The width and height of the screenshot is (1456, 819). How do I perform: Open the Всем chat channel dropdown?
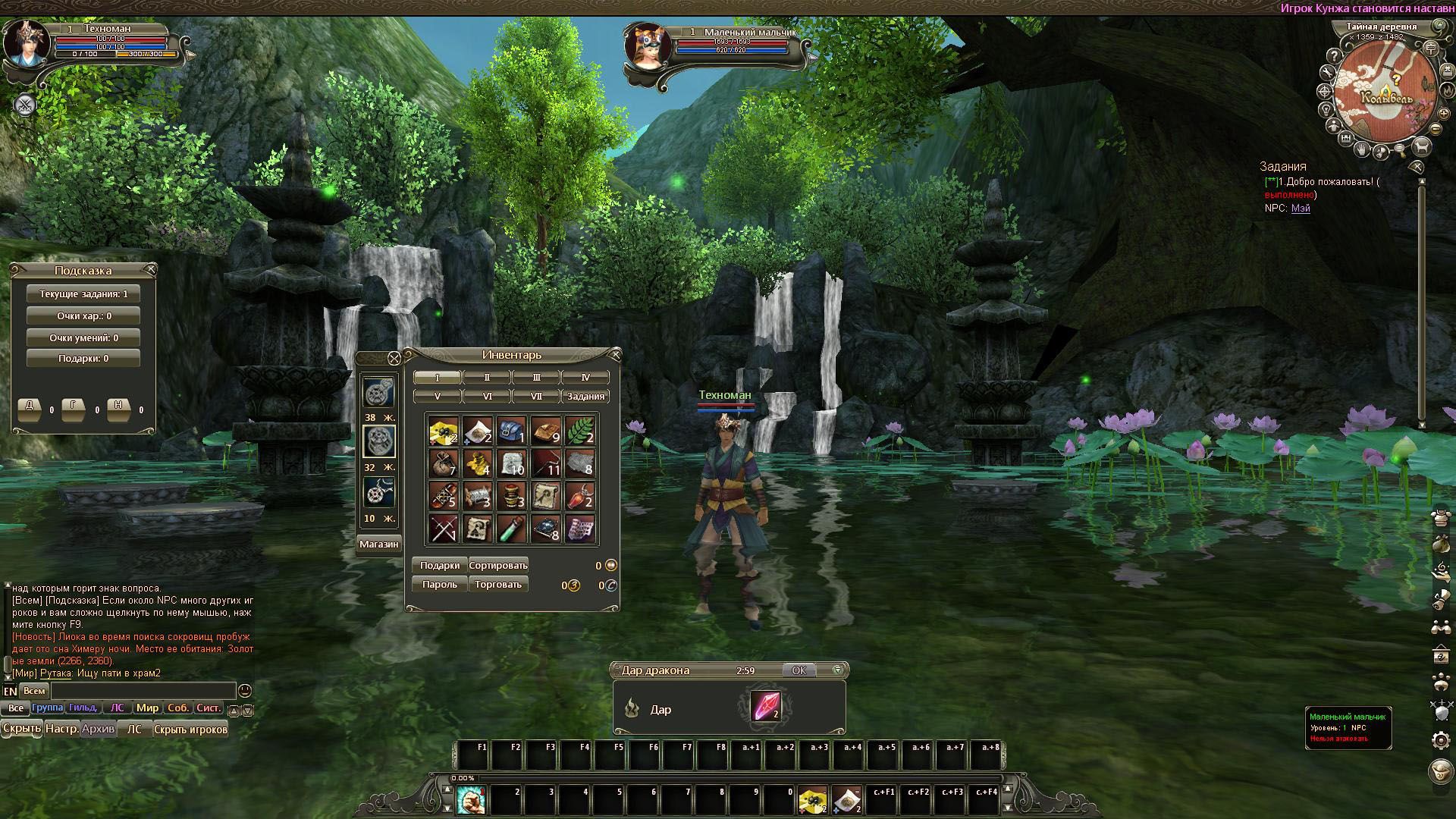click(36, 691)
